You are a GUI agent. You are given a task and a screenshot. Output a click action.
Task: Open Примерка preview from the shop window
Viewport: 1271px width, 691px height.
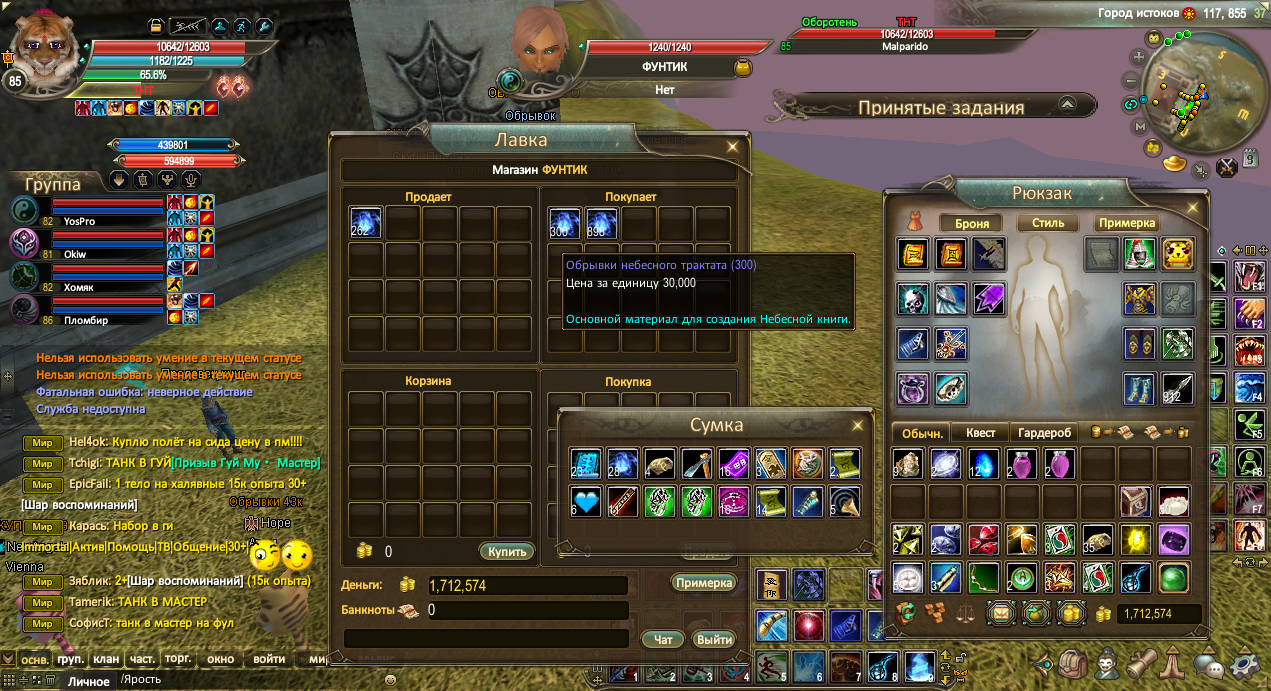click(704, 583)
